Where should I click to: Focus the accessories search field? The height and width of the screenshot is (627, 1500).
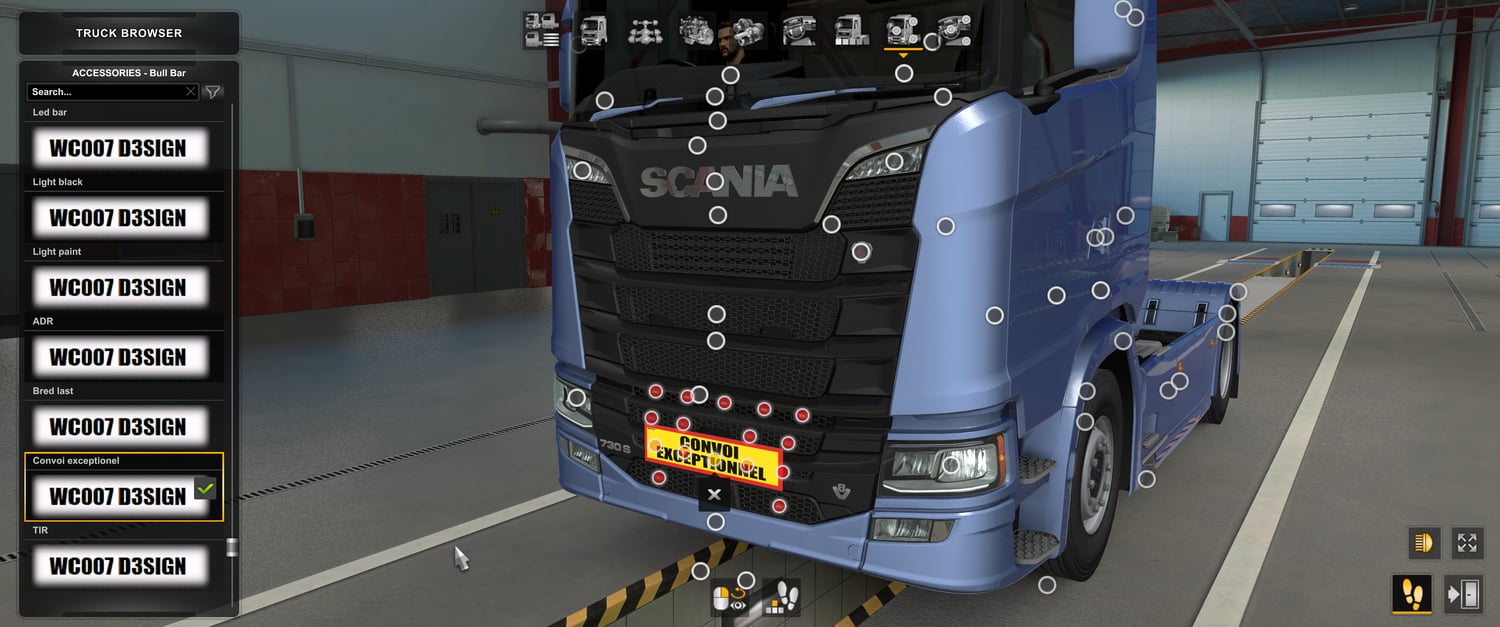[x=108, y=92]
